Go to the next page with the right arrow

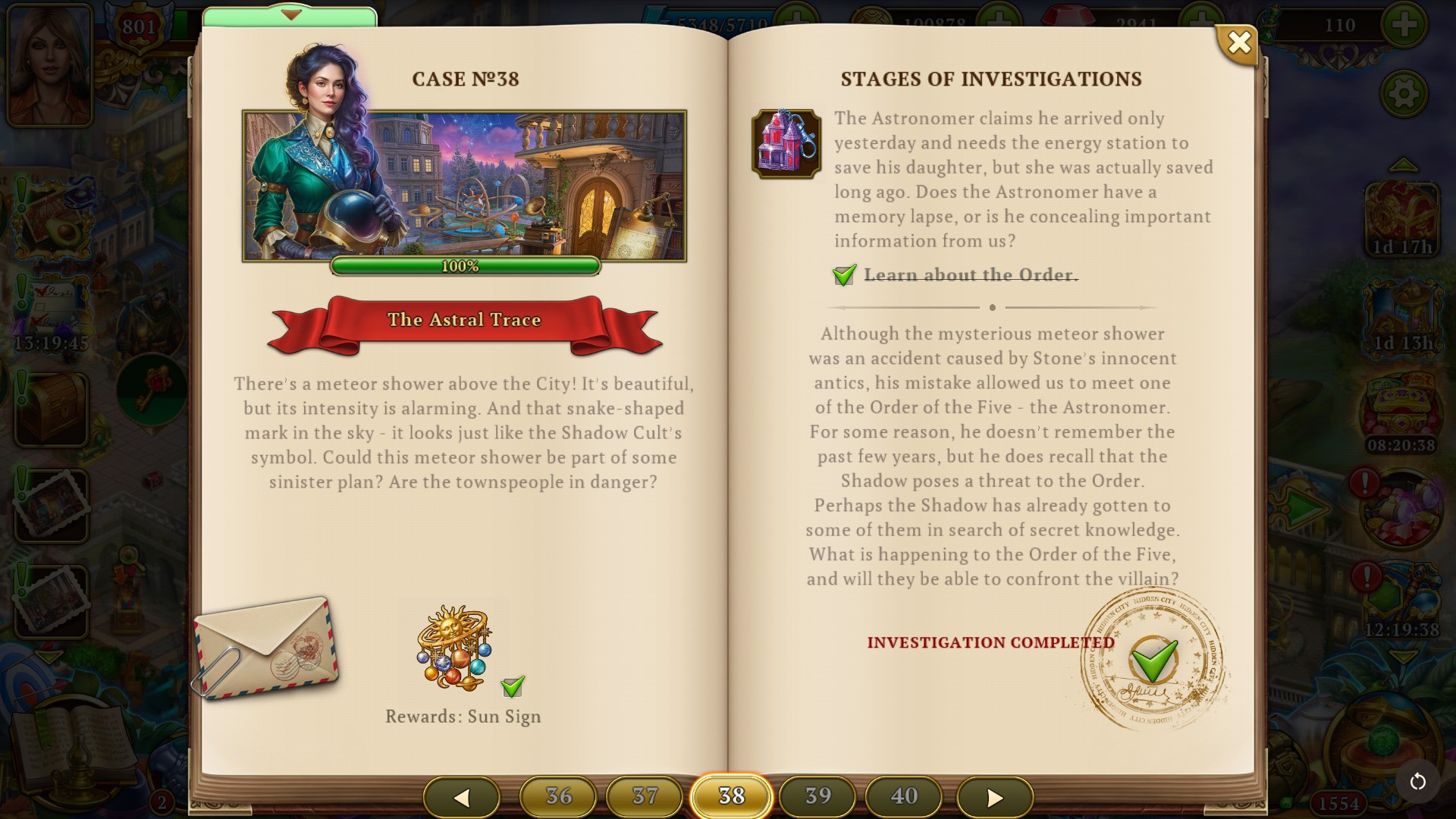994,797
